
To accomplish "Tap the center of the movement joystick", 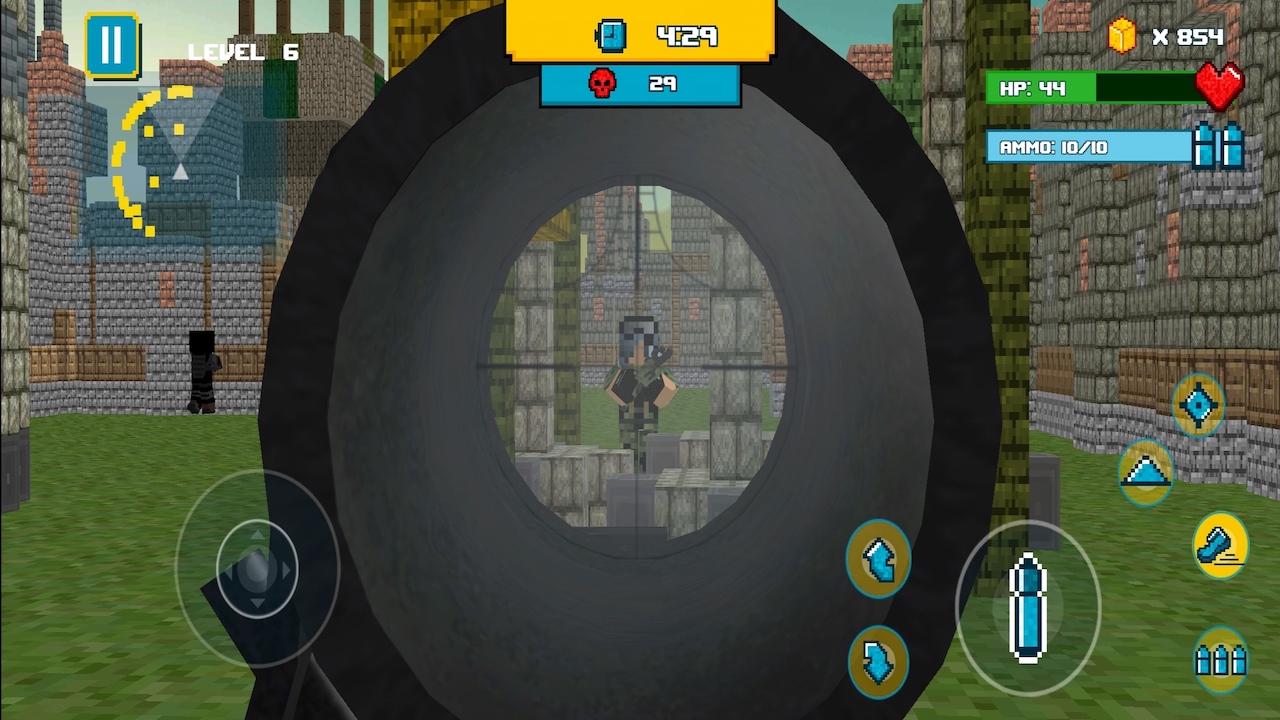I will pyautogui.click(x=258, y=567).
